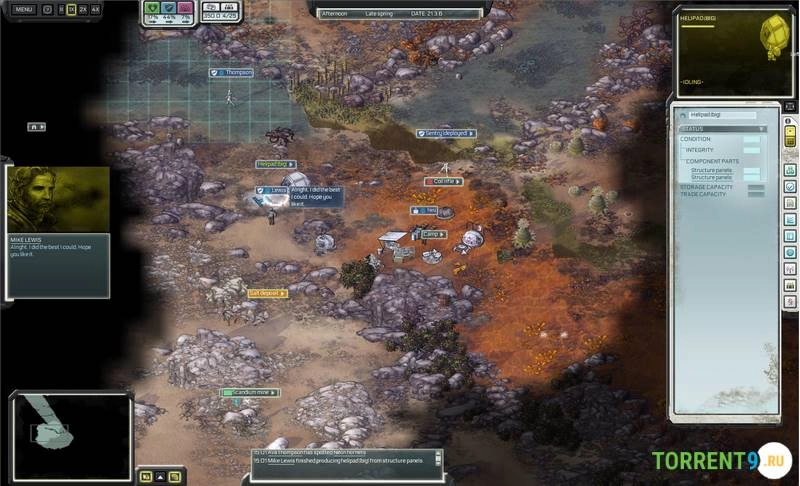
Task: Open the torrent9.ru watermark link
Action: click(x=719, y=462)
